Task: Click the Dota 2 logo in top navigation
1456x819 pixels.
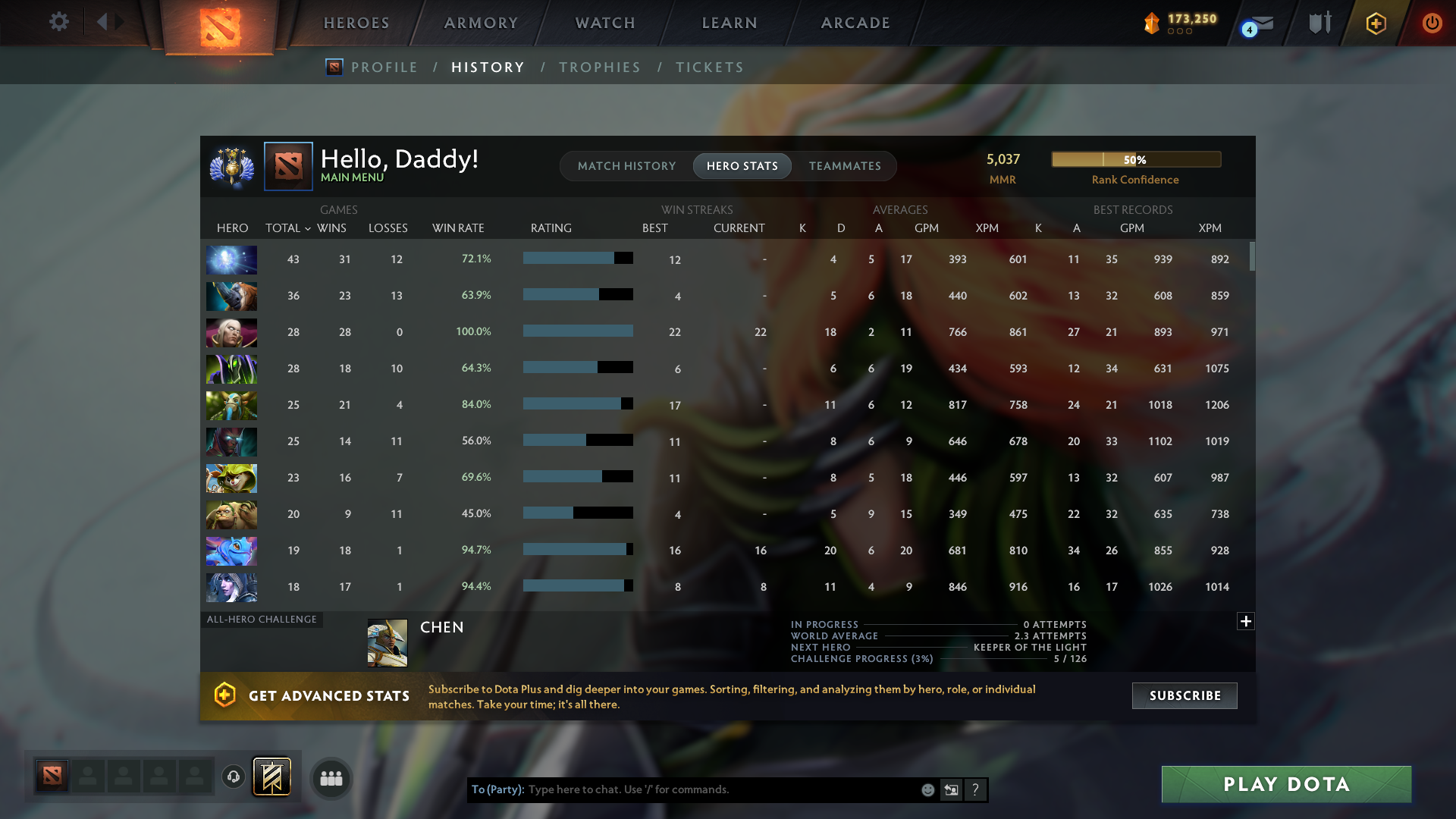Action: tap(219, 27)
